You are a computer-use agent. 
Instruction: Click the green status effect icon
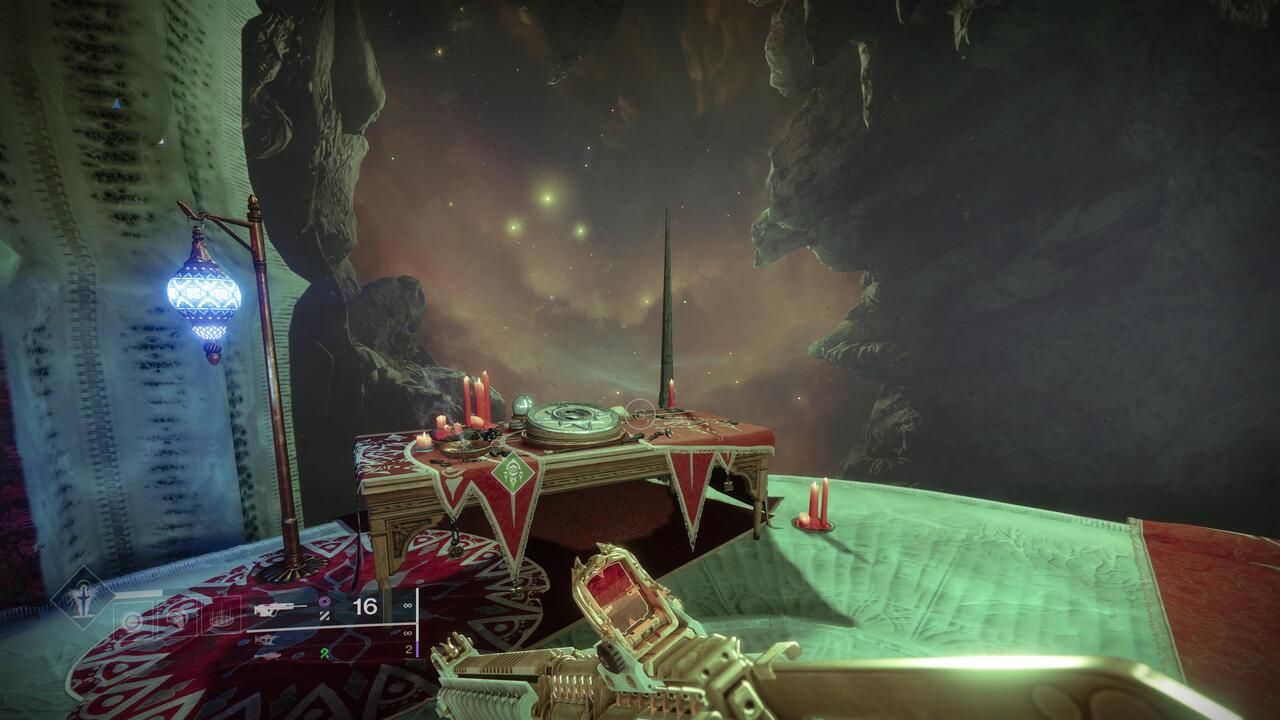[323, 653]
